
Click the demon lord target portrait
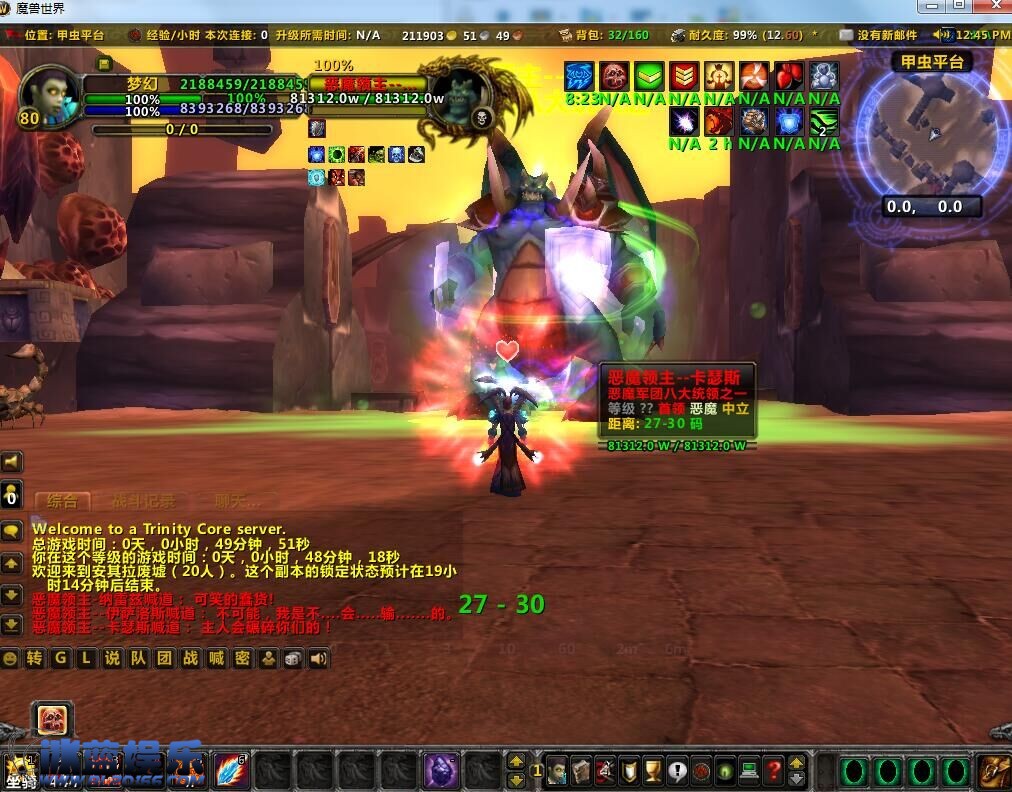(459, 96)
